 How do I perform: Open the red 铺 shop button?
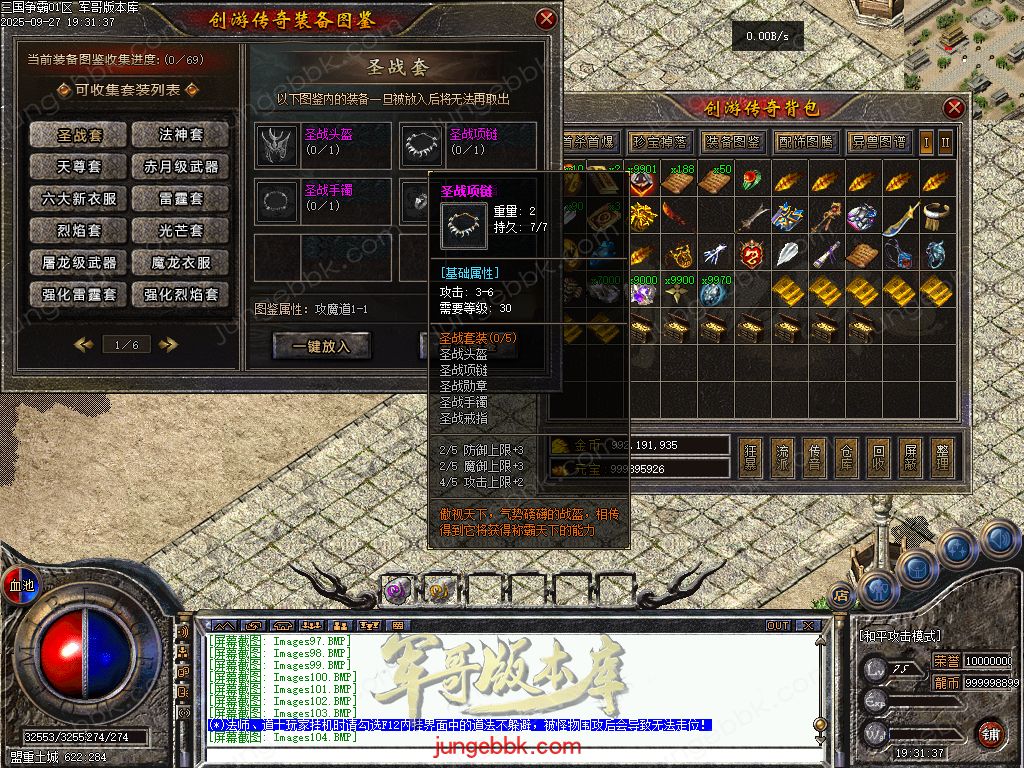990,733
